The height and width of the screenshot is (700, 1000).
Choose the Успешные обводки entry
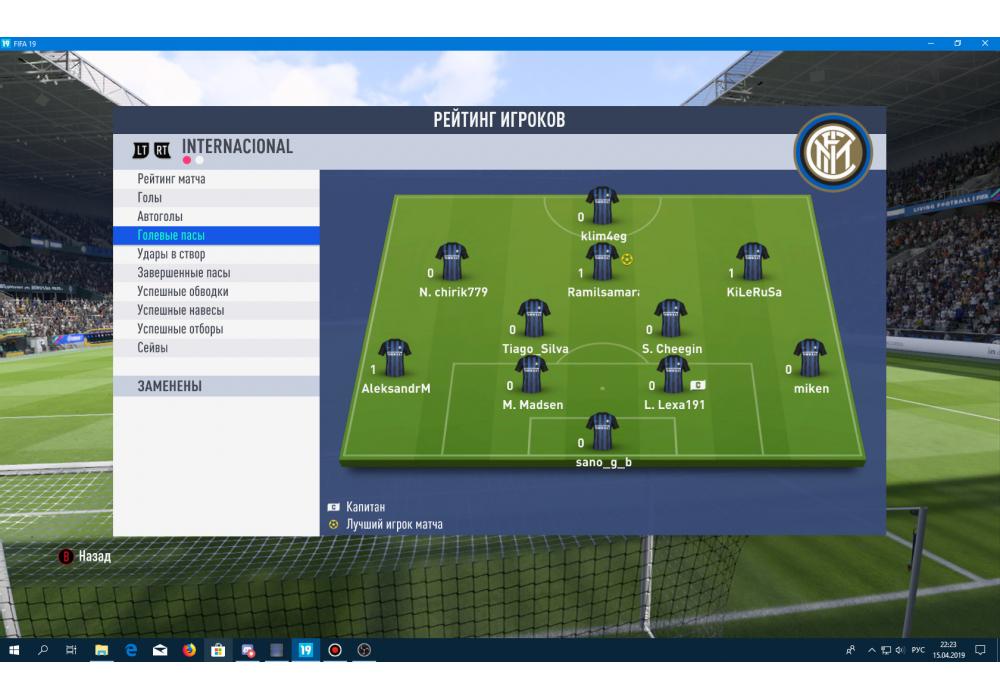coord(183,292)
